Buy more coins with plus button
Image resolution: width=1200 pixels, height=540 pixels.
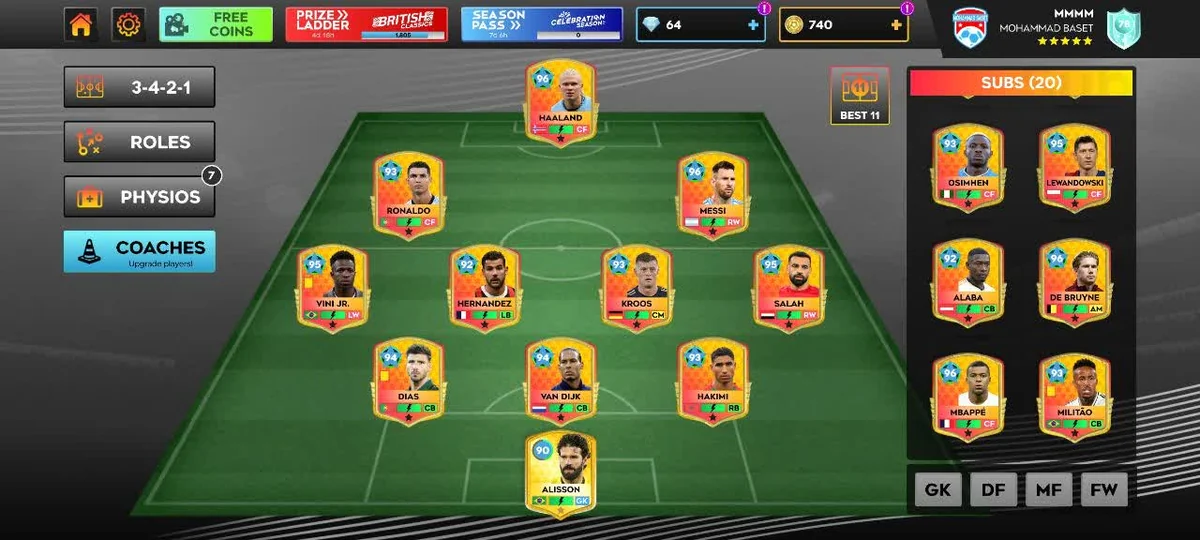[896, 25]
